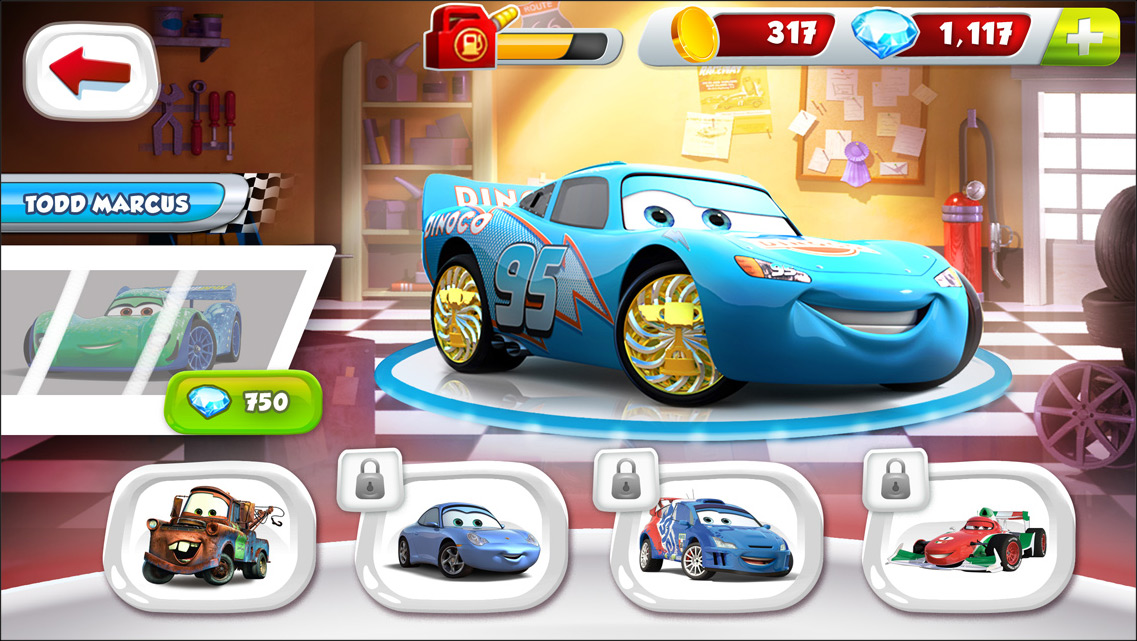Preview the green car paint job thumbnail
This screenshot has width=1137, height=641.
(x=135, y=327)
